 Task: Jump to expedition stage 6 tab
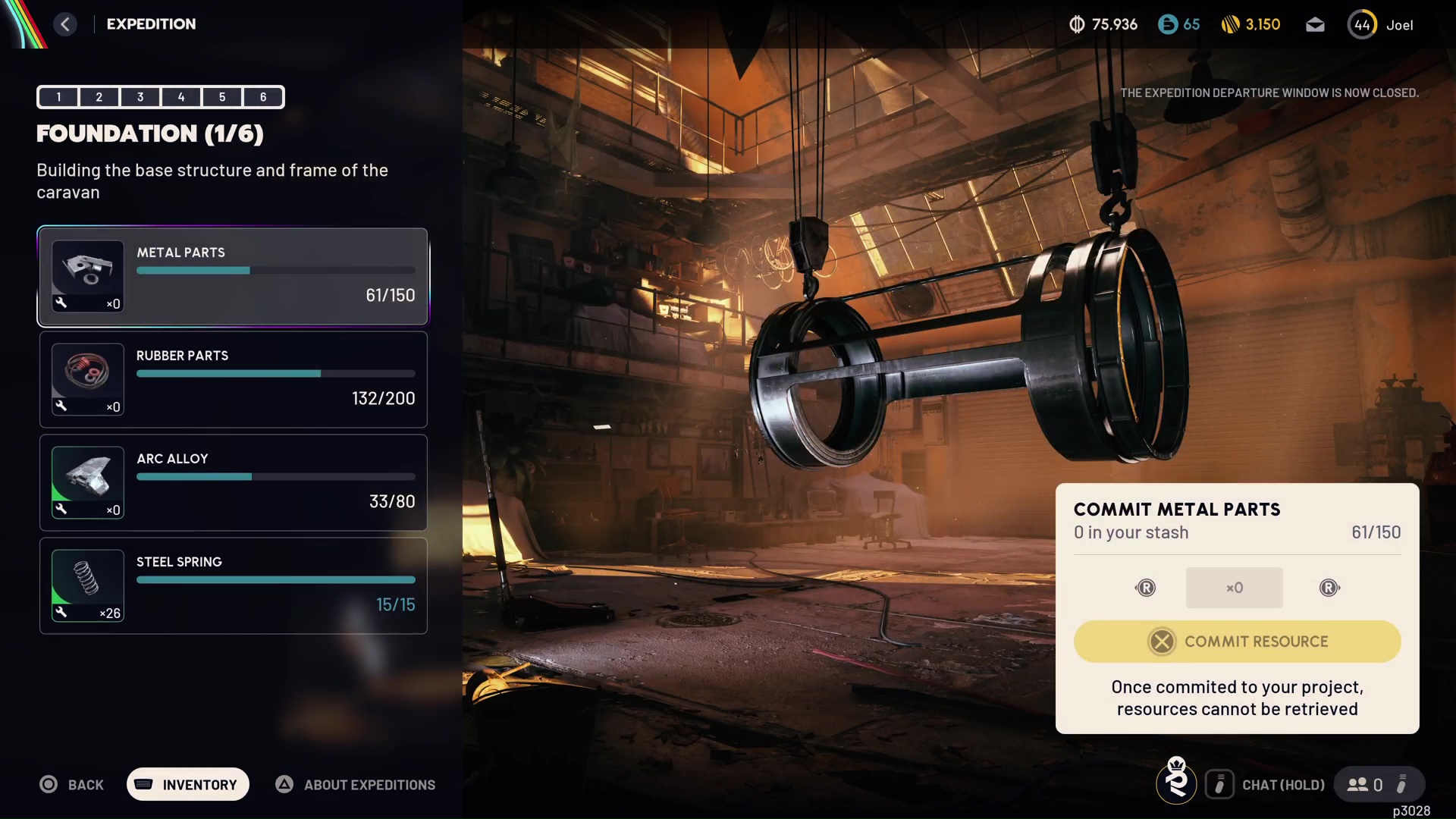pos(263,97)
